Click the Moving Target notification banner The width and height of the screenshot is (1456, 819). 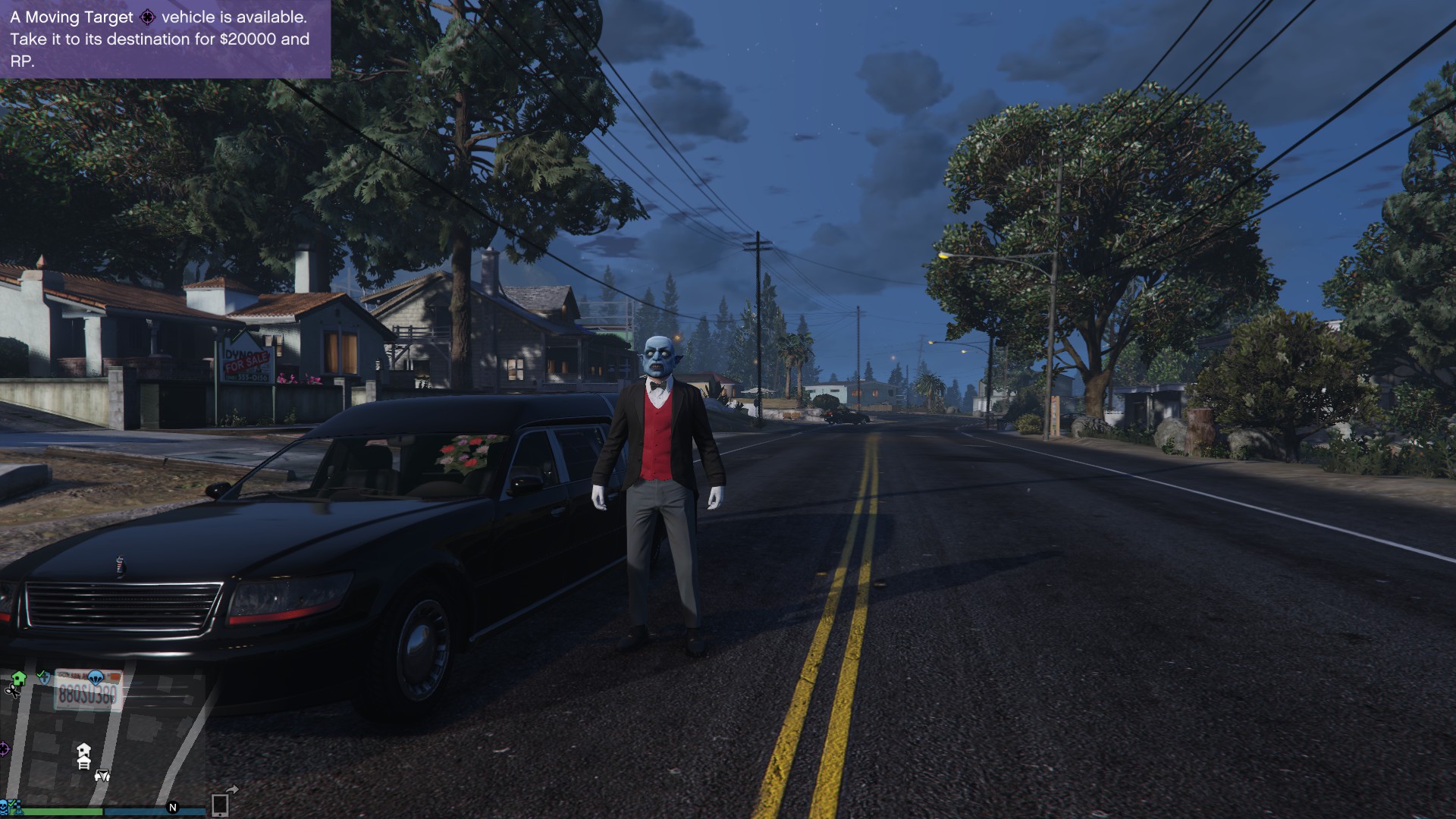click(165, 39)
